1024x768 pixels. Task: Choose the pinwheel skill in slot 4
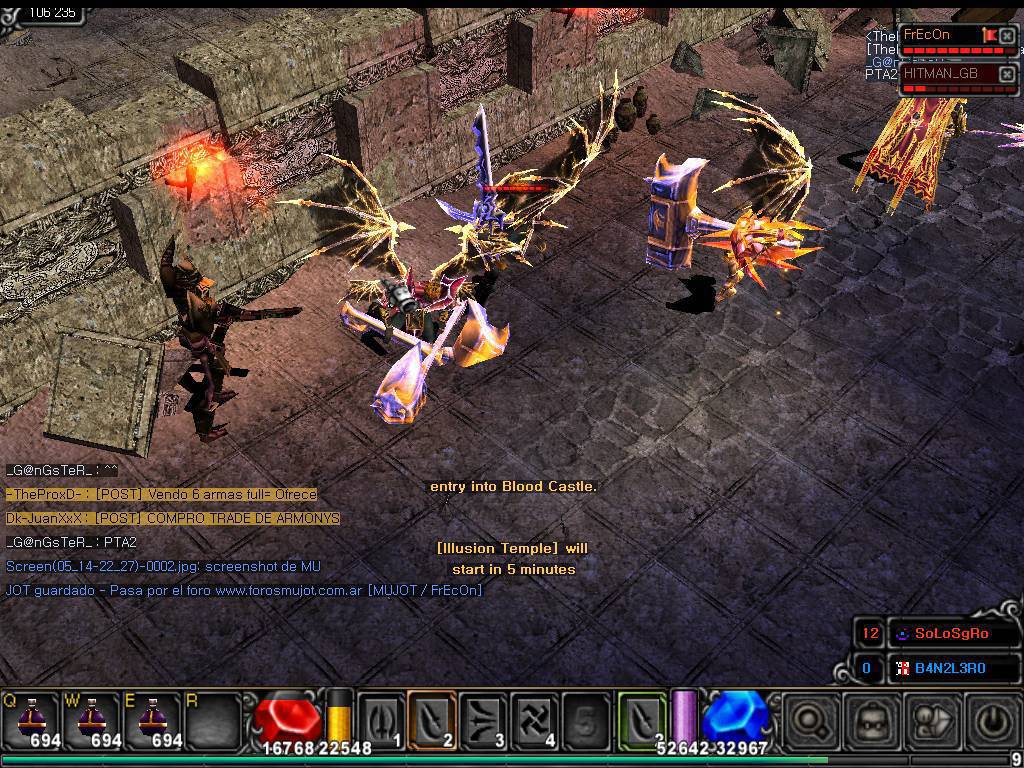tap(534, 719)
